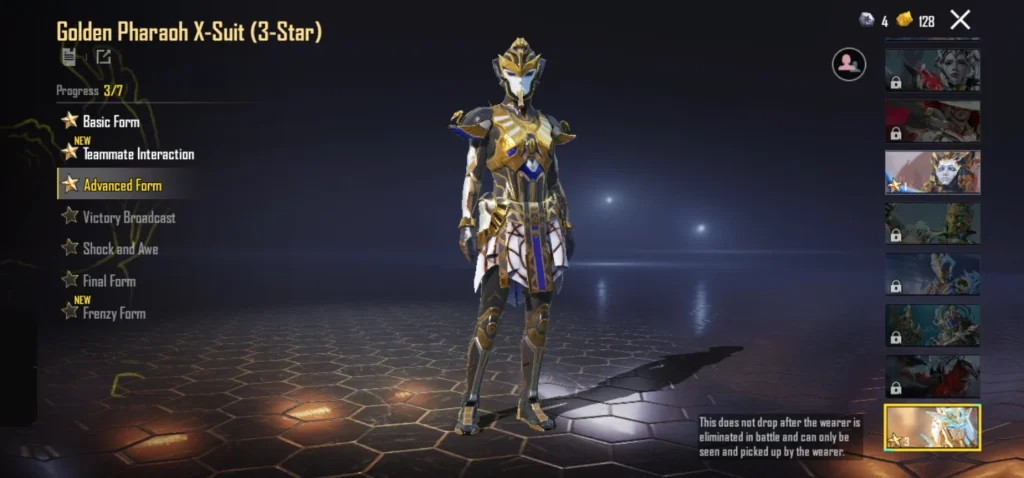Close the X-Suit preview screen
This screenshot has height=478, width=1024.
tap(960, 19)
